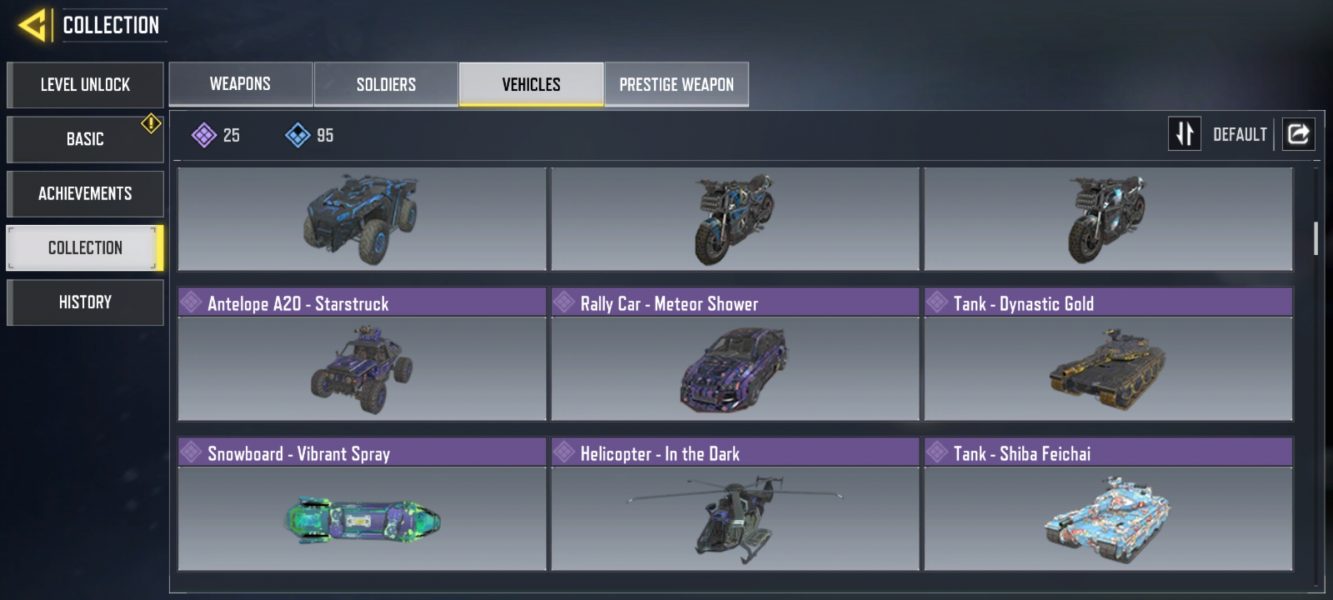Toggle the sort order arrows button
The width and height of the screenshot is (1333, 600).
[1185, 134]
